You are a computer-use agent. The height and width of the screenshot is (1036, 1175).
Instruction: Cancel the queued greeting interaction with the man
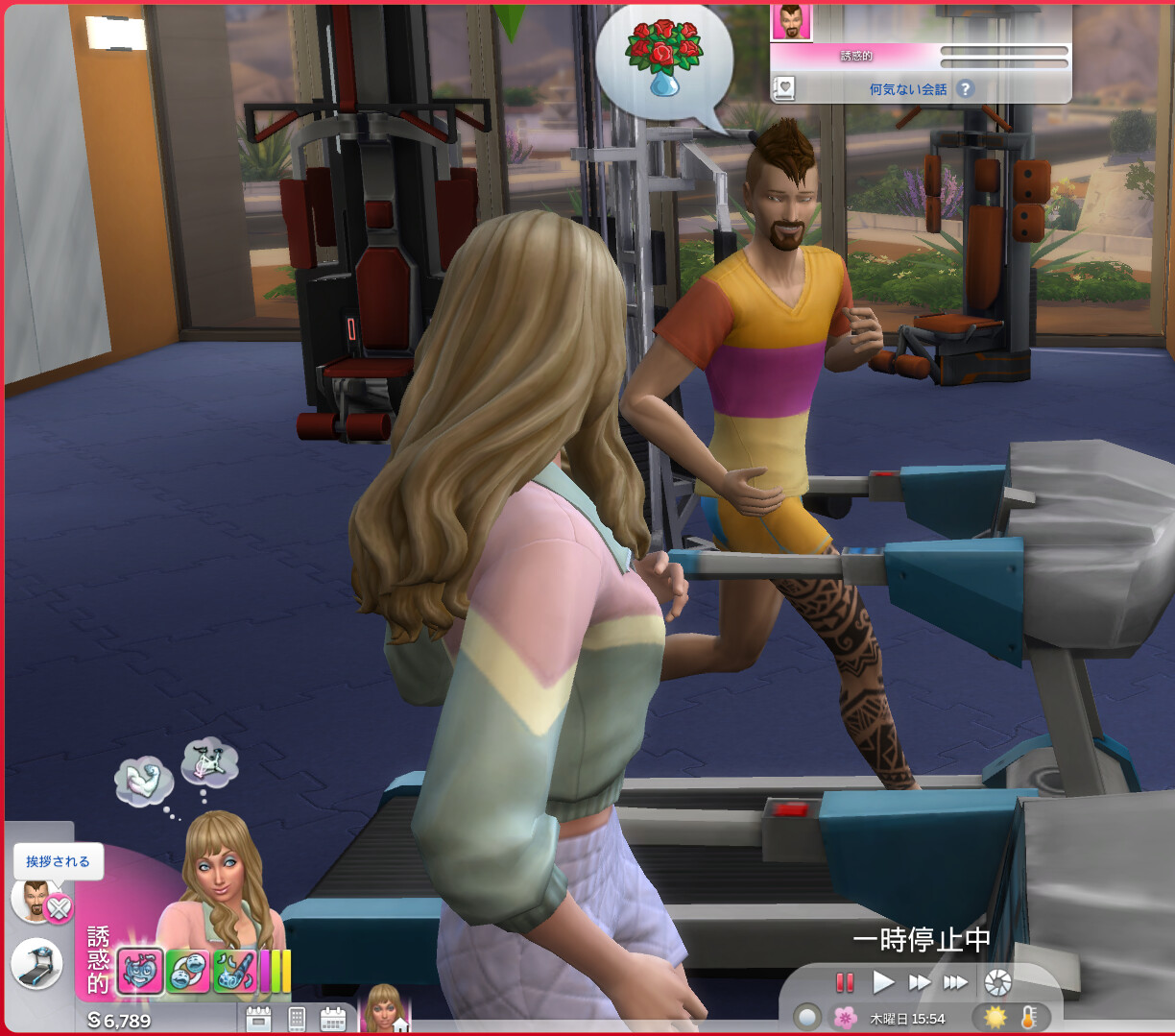click(x=59, y=907)
